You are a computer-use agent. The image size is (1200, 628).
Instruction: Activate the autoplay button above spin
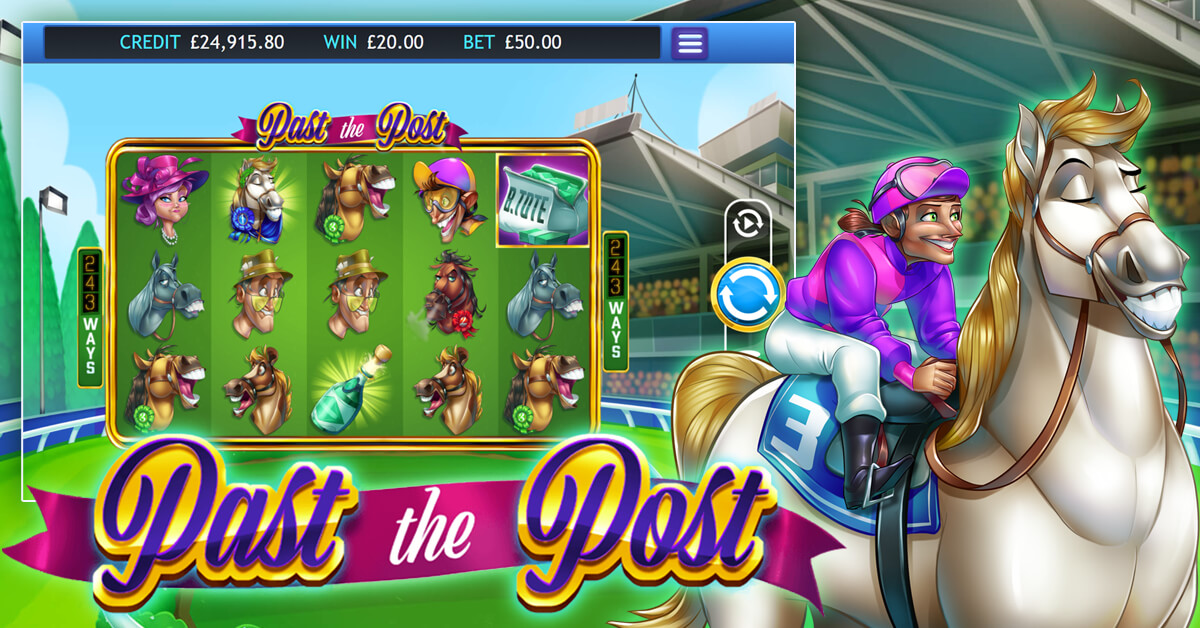pos(747,224)
